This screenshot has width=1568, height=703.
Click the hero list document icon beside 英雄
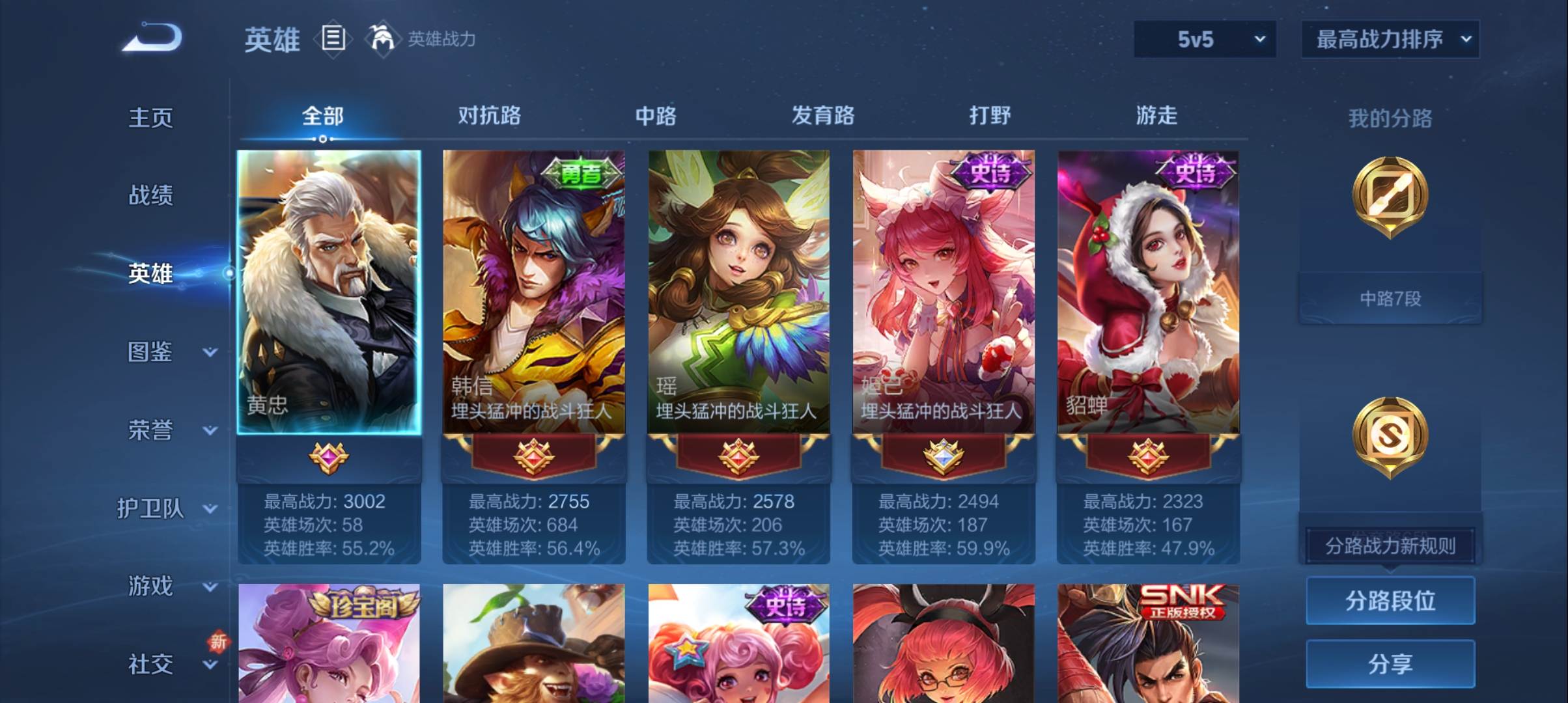point(333,39)
